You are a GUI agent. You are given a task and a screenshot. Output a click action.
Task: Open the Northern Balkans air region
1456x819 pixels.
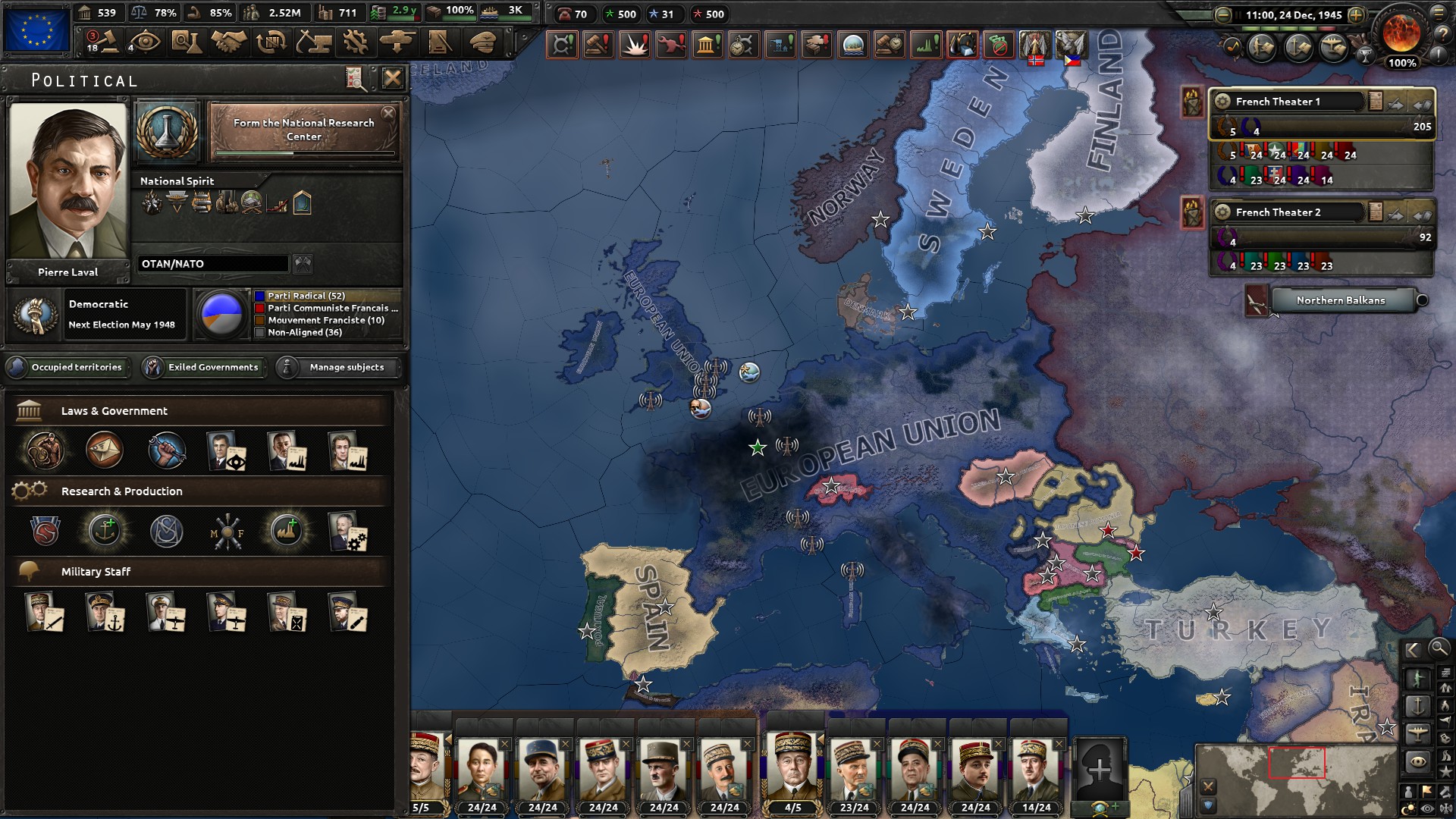(1340, 300)
